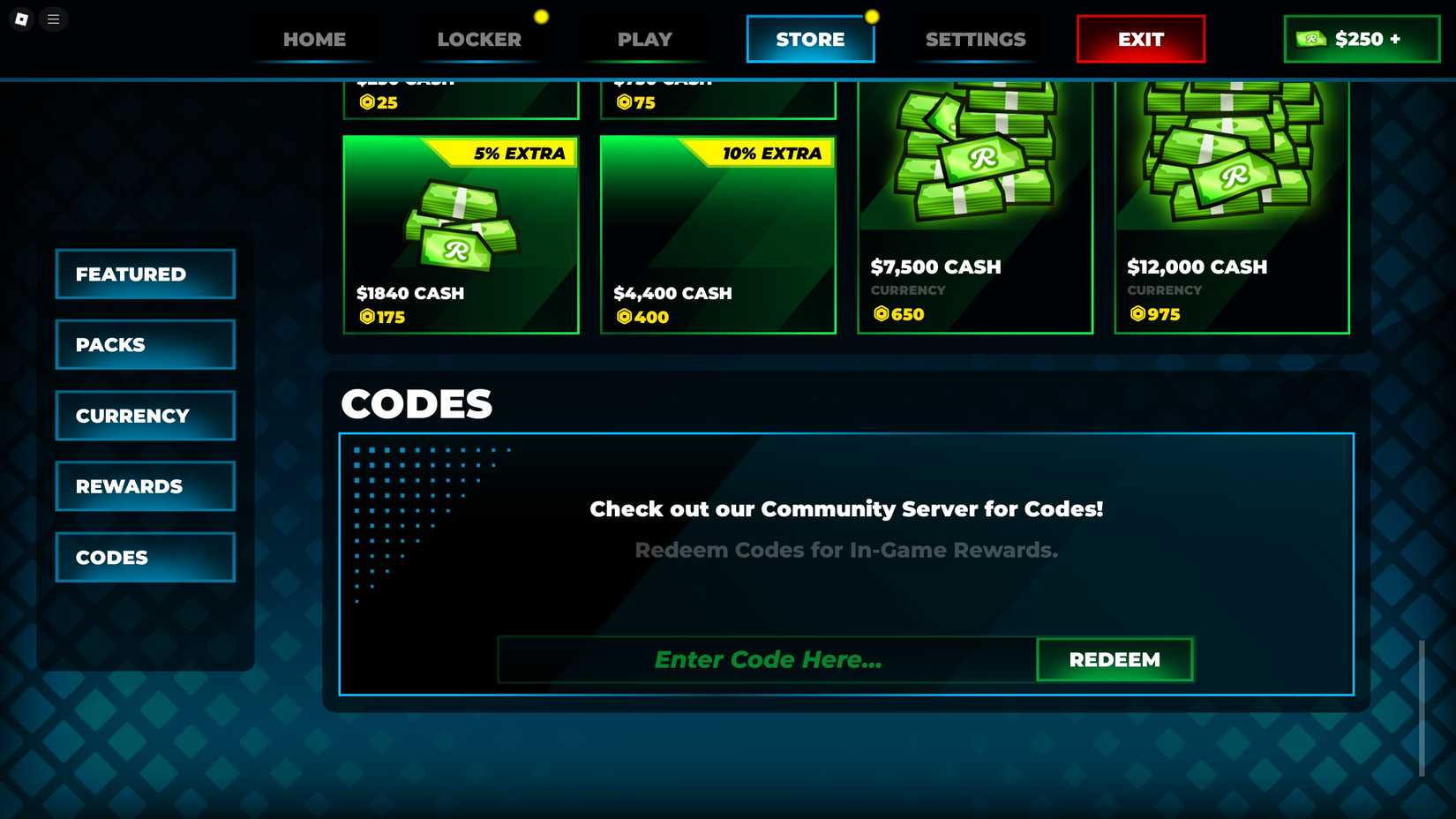Select the $4,400 Cash 10% extra pack
Screen dimensions: 1456x819
[717, 234]
